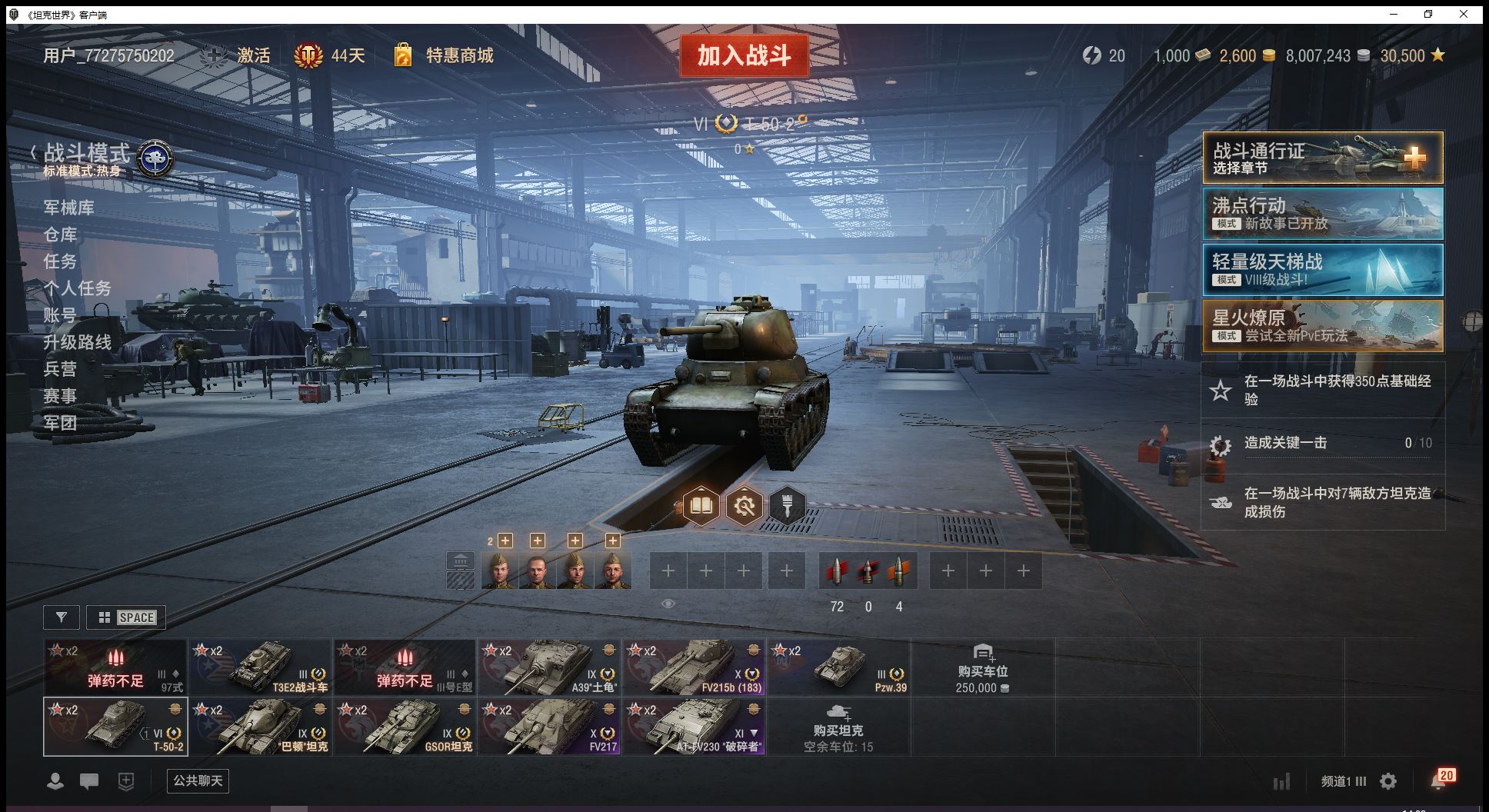This screenshot has width=1489, height=812.
Task: Go to 军械库 in the side menu
Action: click(x=69, y=208)
